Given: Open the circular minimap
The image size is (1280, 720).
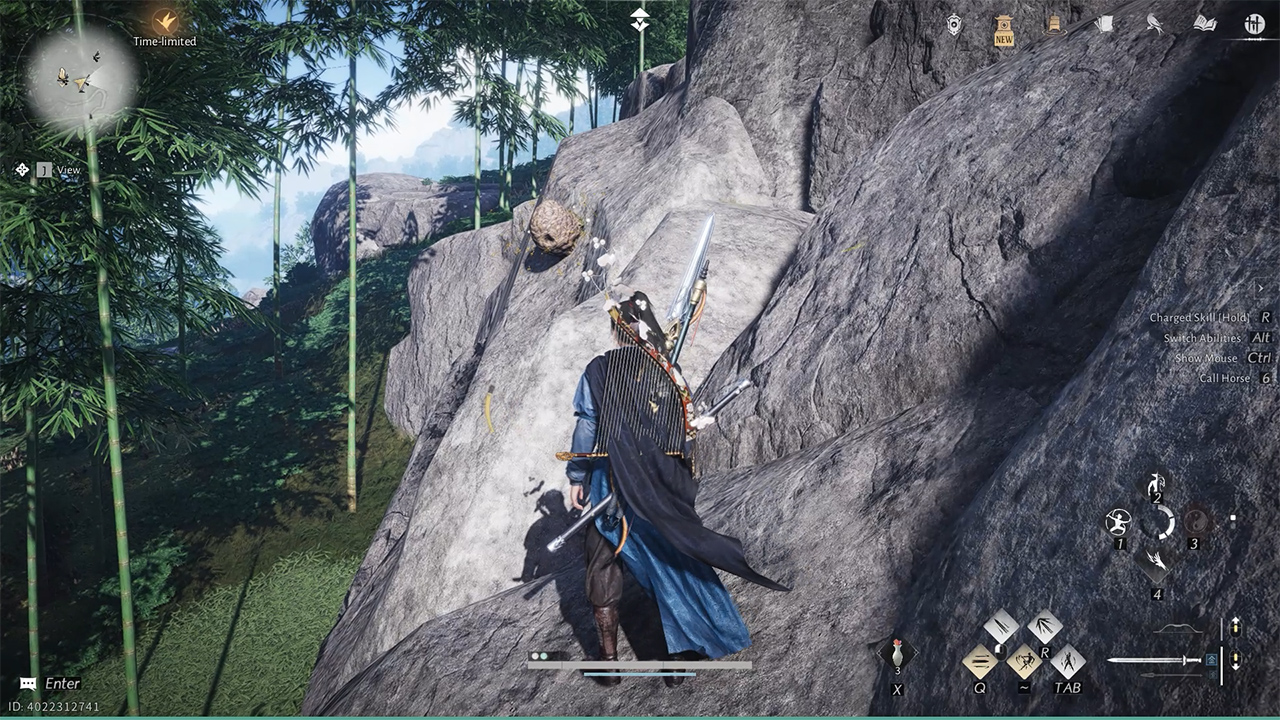Looking at the screenshot, I should coord(80,76).
